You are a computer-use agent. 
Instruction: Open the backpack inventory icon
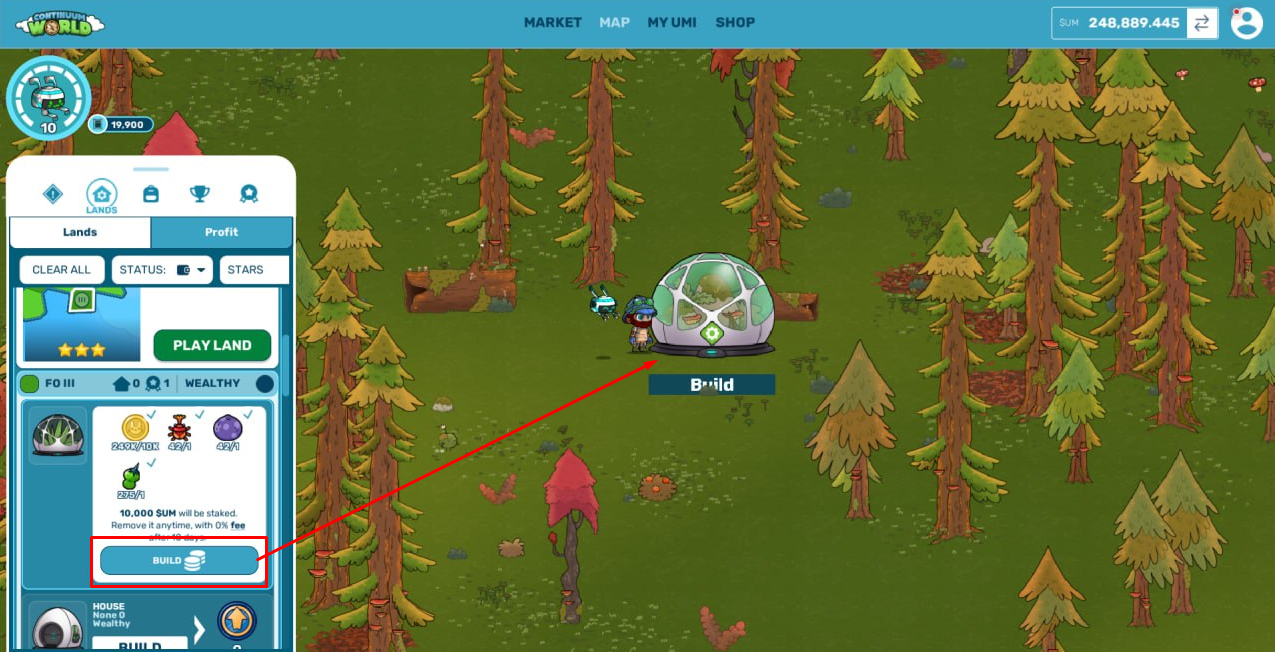click(151, 194)
